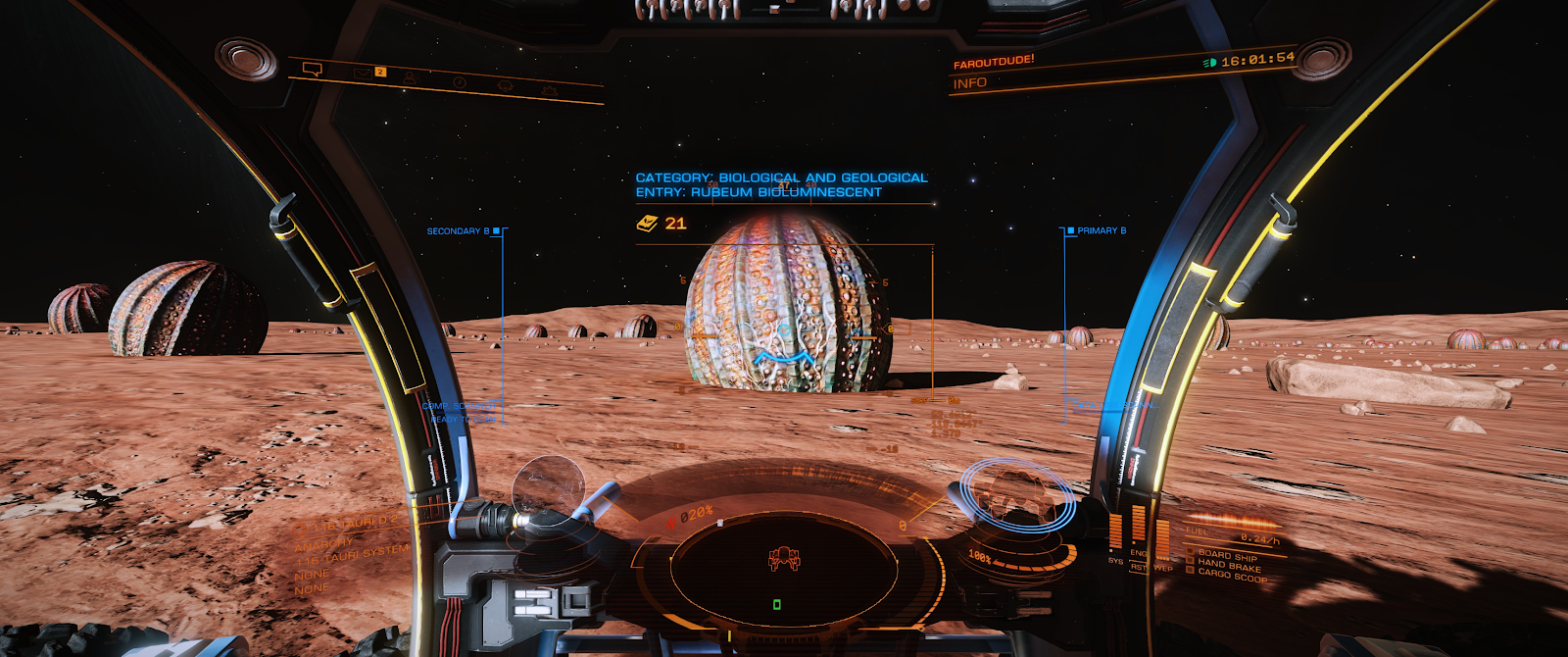Viewport: 1568px width, 657px height.
Task: Select the INFO panel header
Action: (970, 83)
